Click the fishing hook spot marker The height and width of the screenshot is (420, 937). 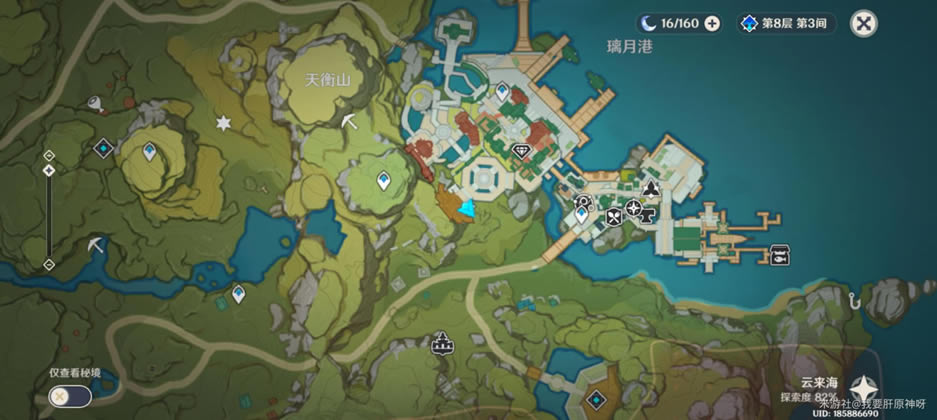click(x=853, y=297)
